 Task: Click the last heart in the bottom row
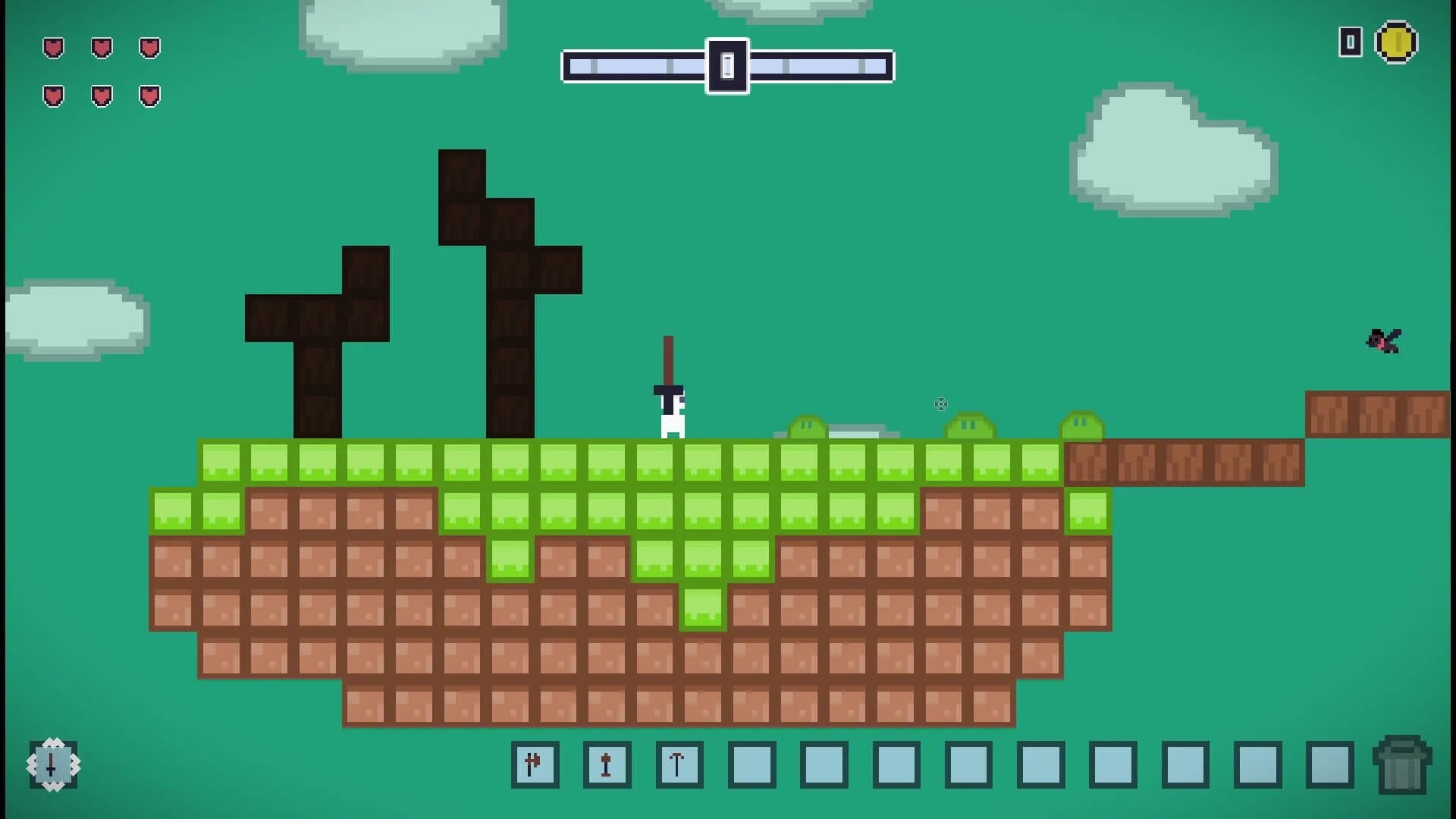tap(149, 95)
